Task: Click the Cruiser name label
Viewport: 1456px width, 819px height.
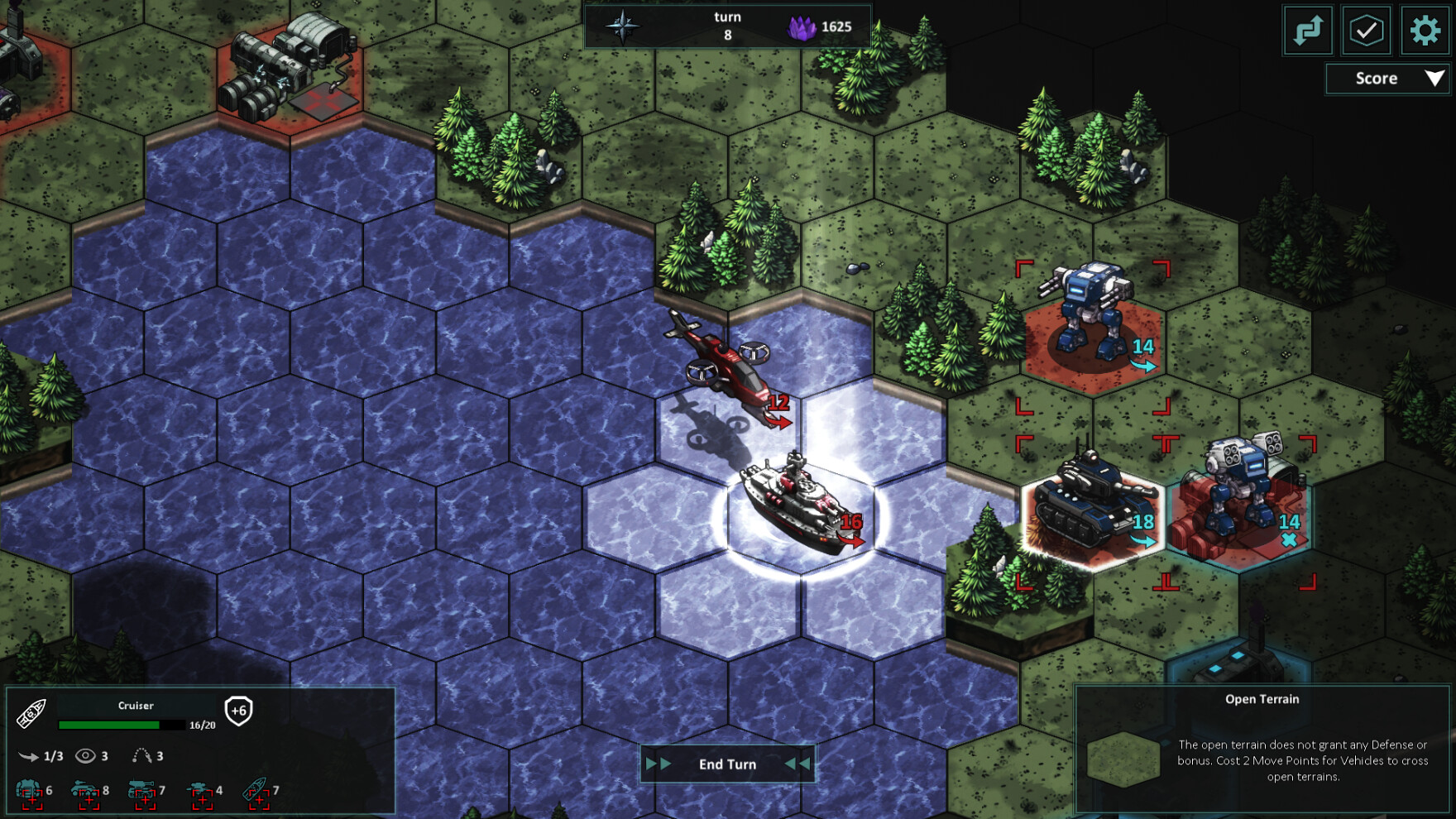Action: click(136, 706)
